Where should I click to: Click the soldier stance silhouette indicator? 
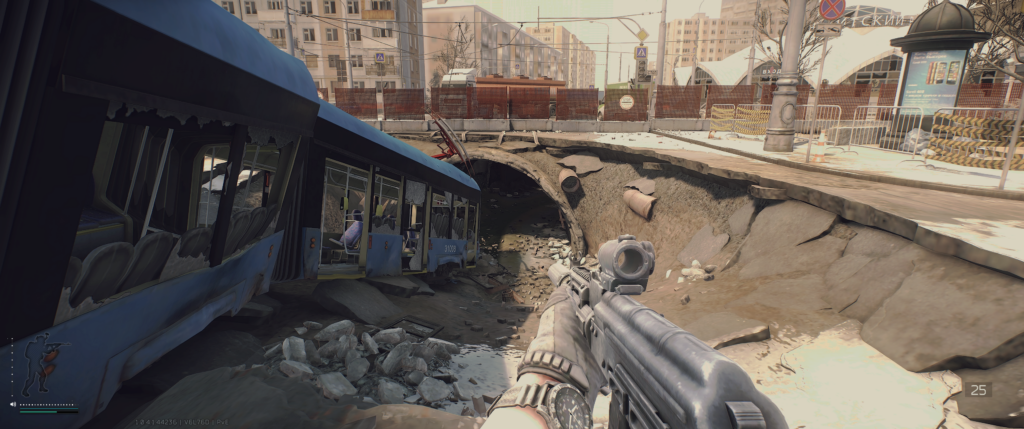[40, 365]
